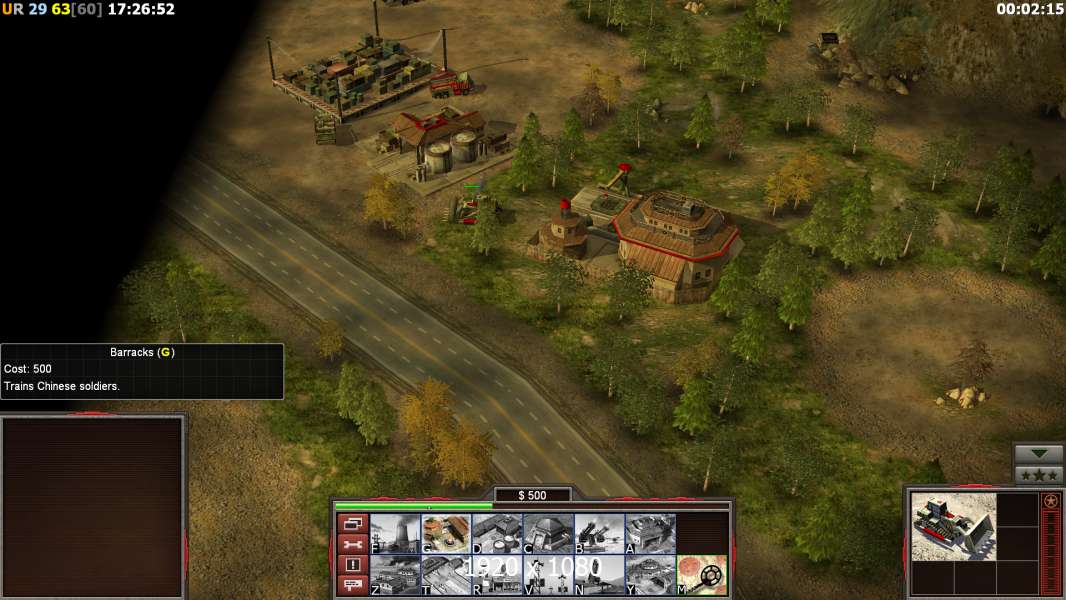
Task: Choose the Command Center build icon (Y)
Action: [x=650, y=575]
